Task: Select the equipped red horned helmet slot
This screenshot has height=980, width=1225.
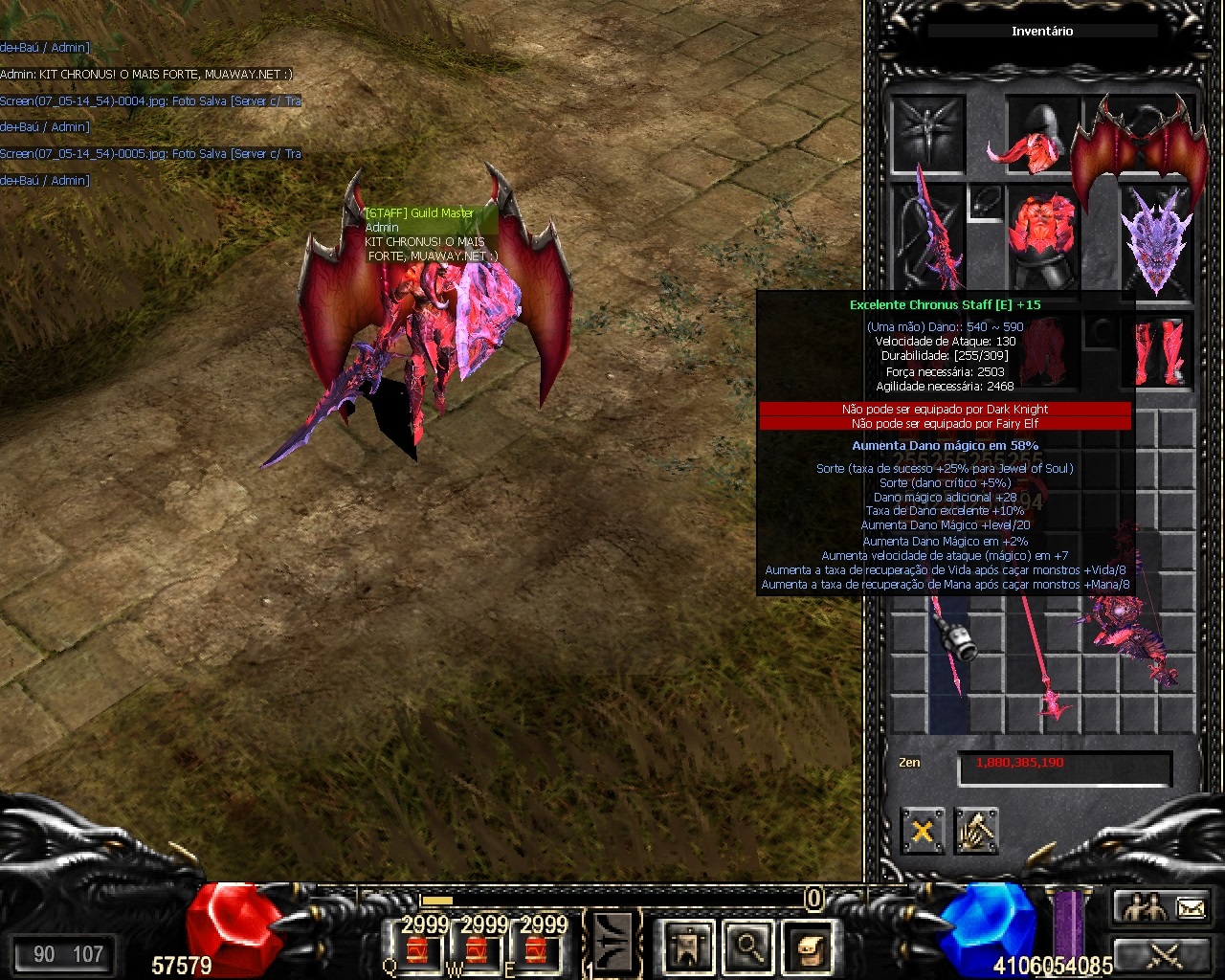Action: pyautogui.click(x=1042, y=134)
